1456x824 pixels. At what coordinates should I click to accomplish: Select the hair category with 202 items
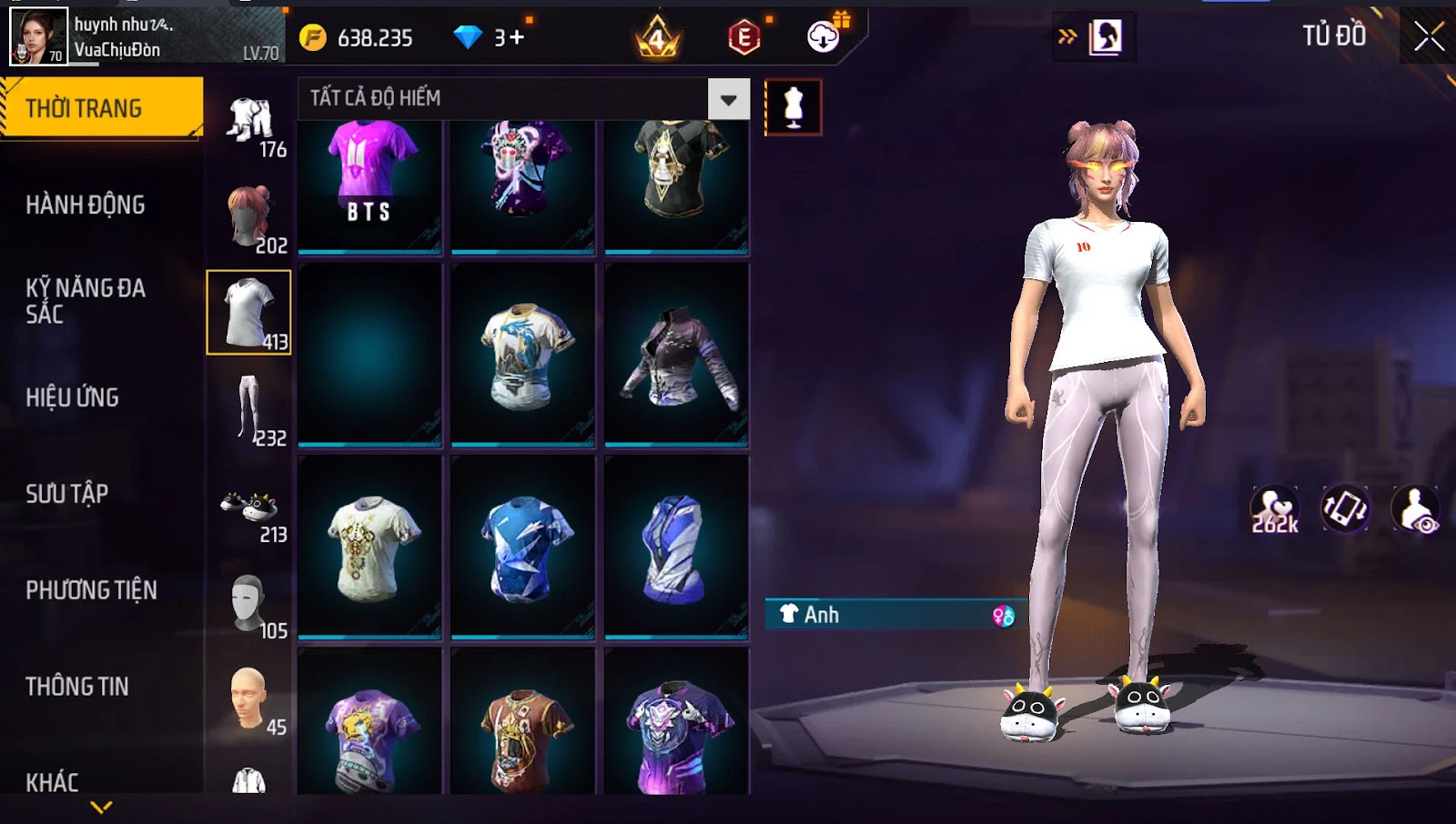(x=250, y=218)
